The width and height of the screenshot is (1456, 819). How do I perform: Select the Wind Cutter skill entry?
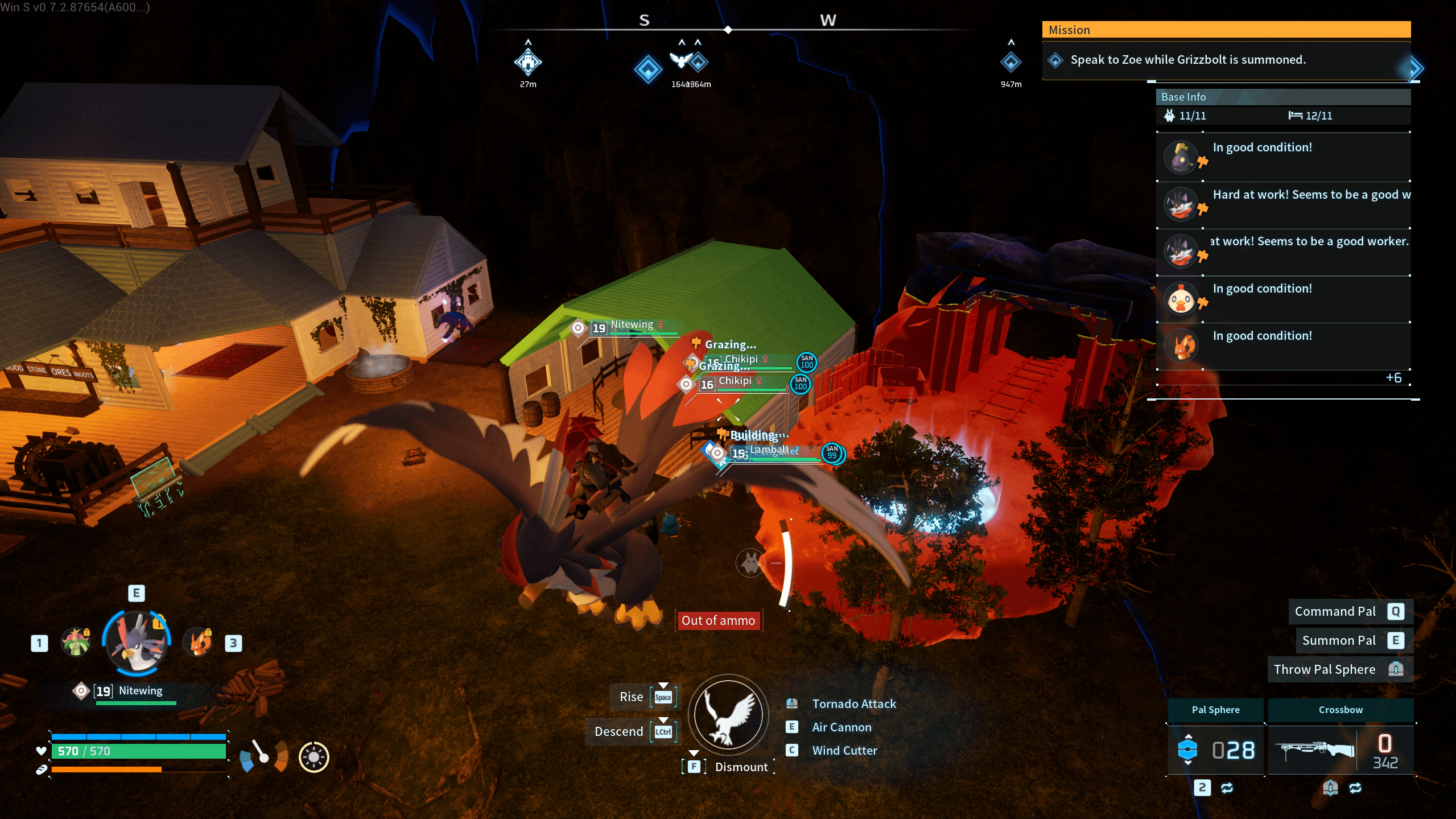pos(844,751)
